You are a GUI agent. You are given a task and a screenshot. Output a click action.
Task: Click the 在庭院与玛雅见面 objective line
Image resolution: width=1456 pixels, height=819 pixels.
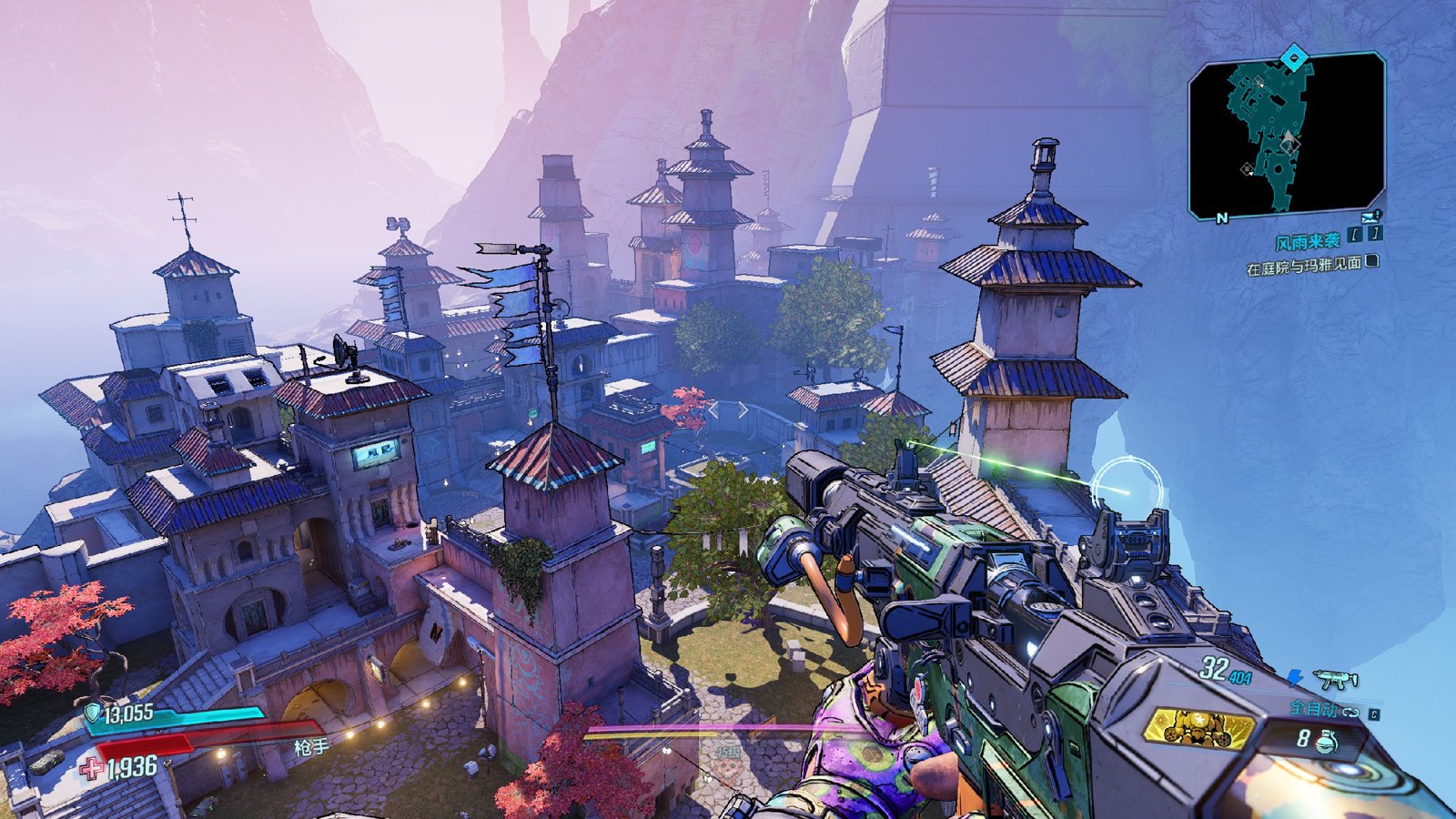pyautogui.click(x=1303, y=266)
